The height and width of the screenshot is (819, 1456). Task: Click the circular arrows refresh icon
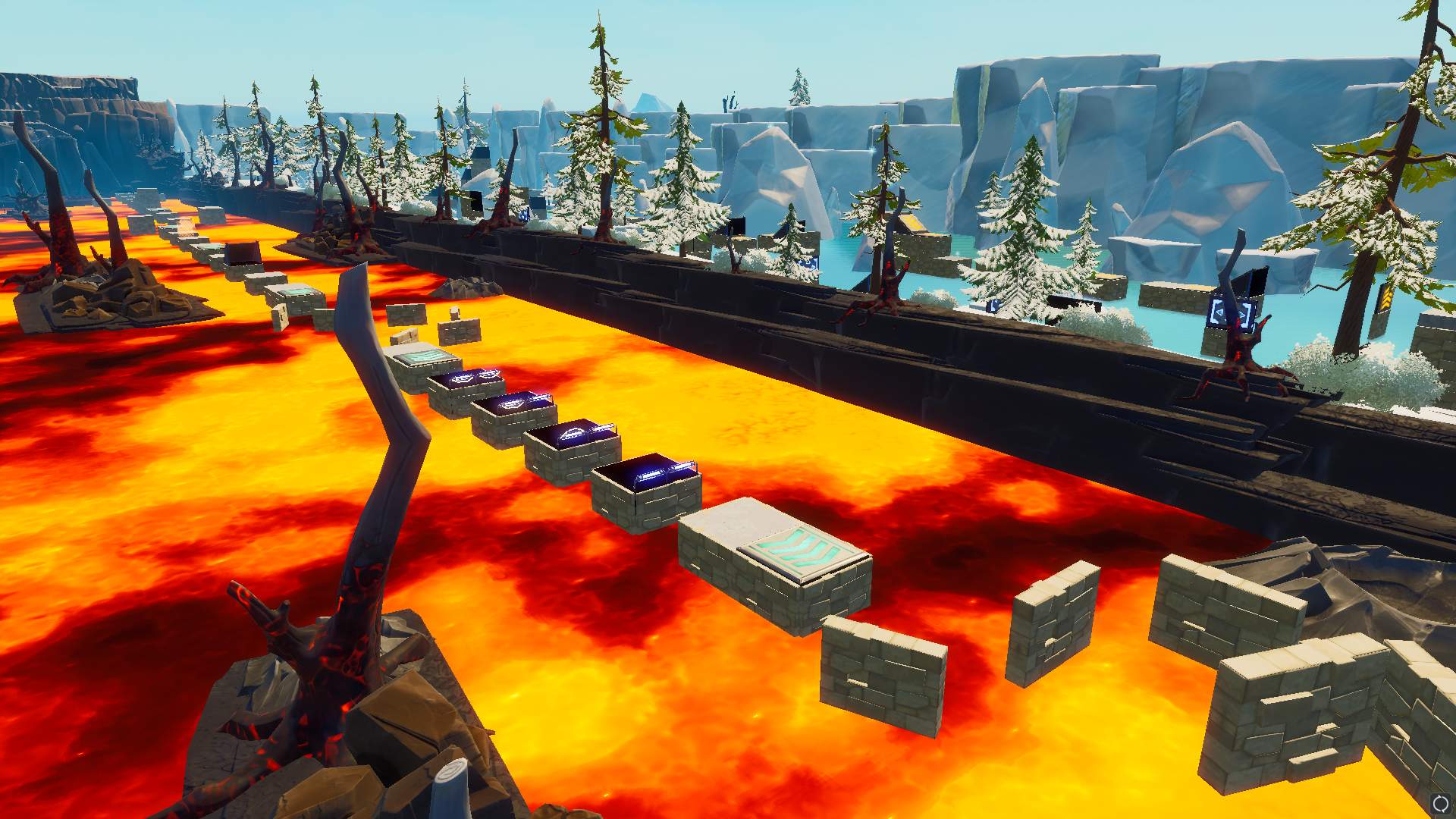point(1440,804)
